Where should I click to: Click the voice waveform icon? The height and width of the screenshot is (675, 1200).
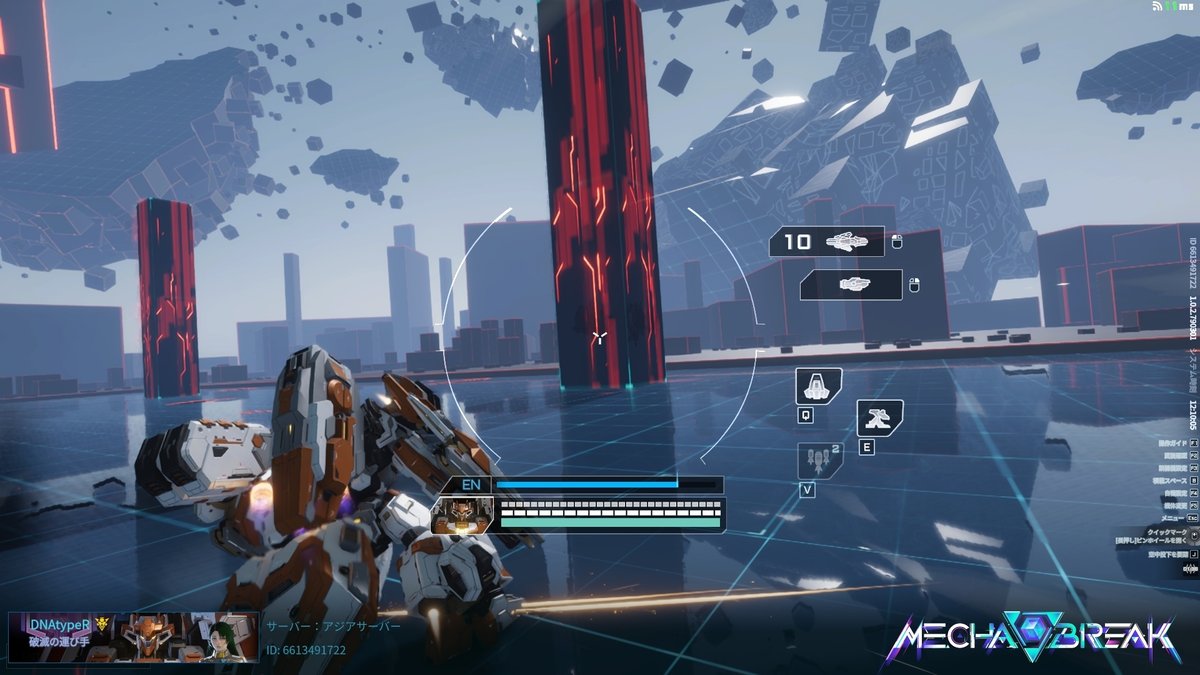tap(1190, 568)
